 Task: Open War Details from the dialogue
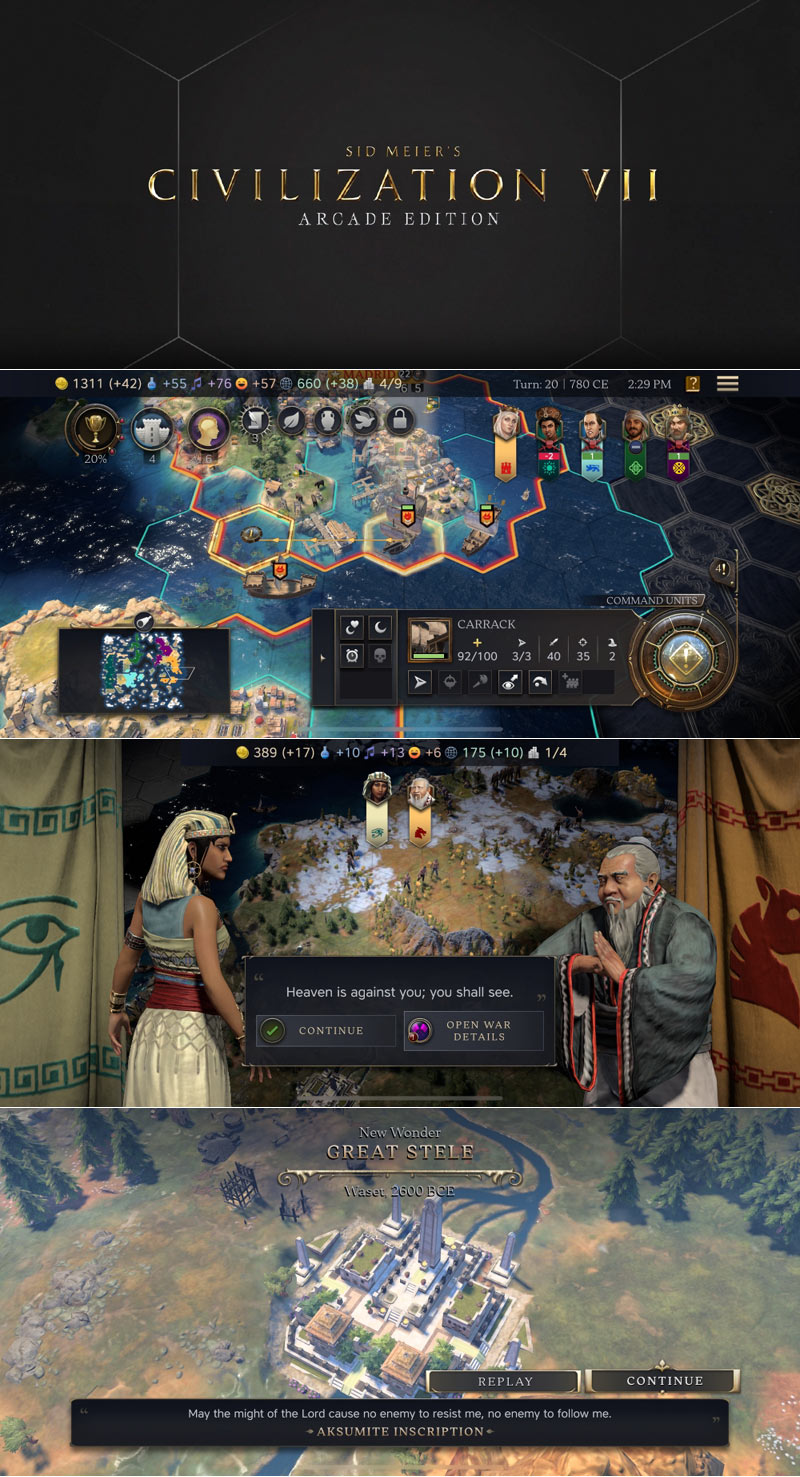(473, 1031)
